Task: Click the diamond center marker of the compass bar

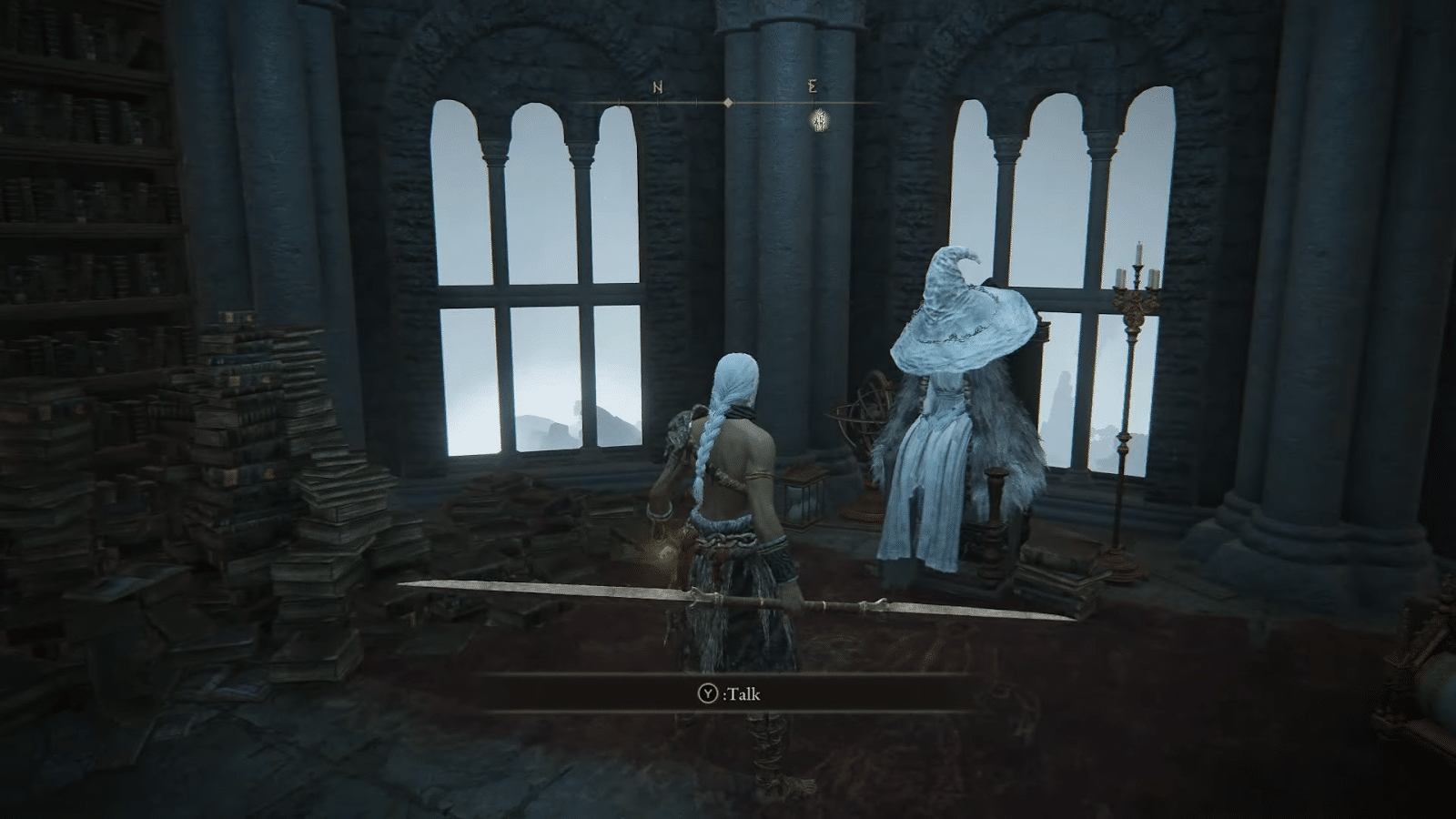Action: point(730,103)
